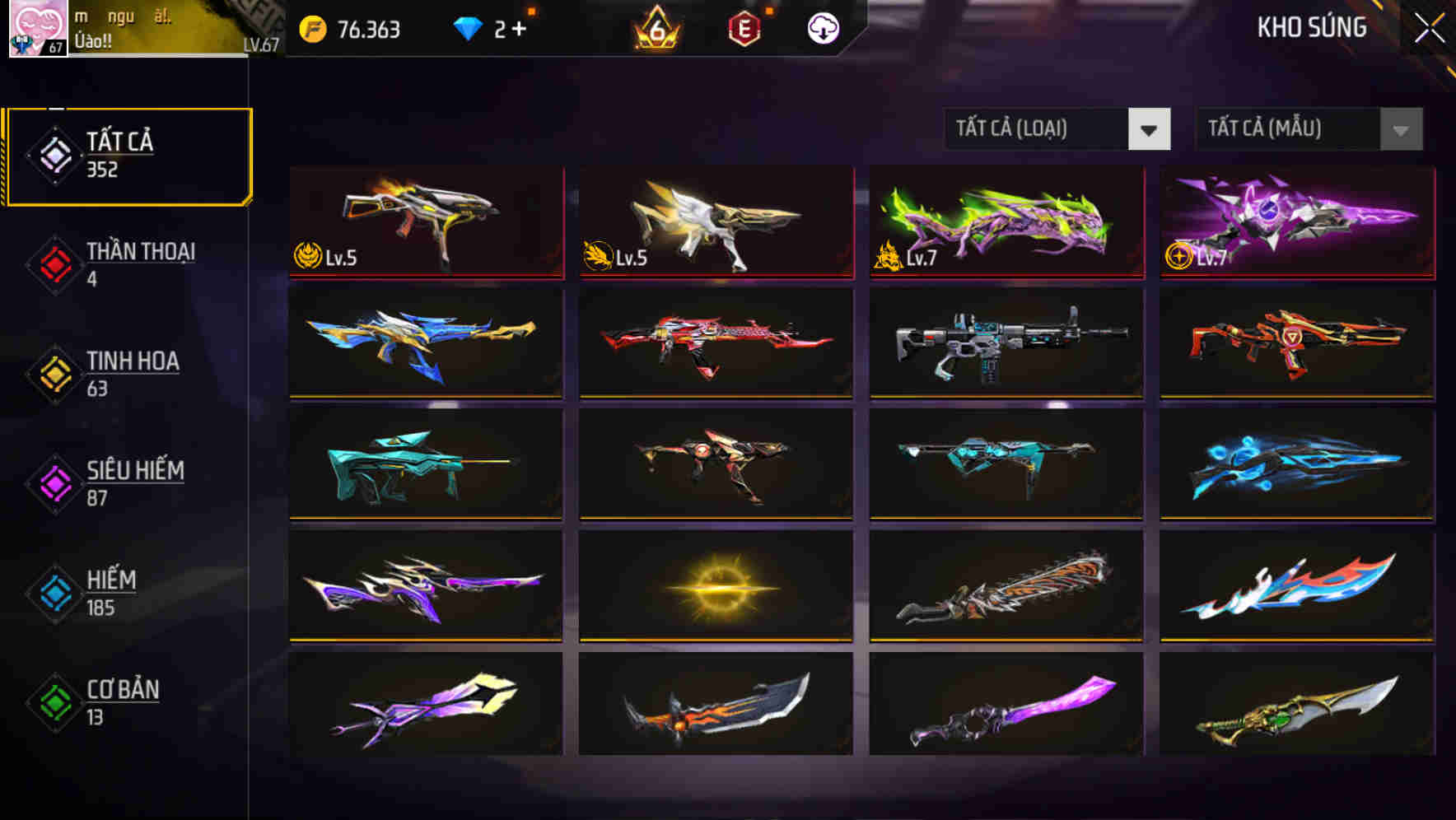Click the KHO SÚNG title label
The width and height of the screenshot is (1456, 820).
click(x=1311, y=27)
